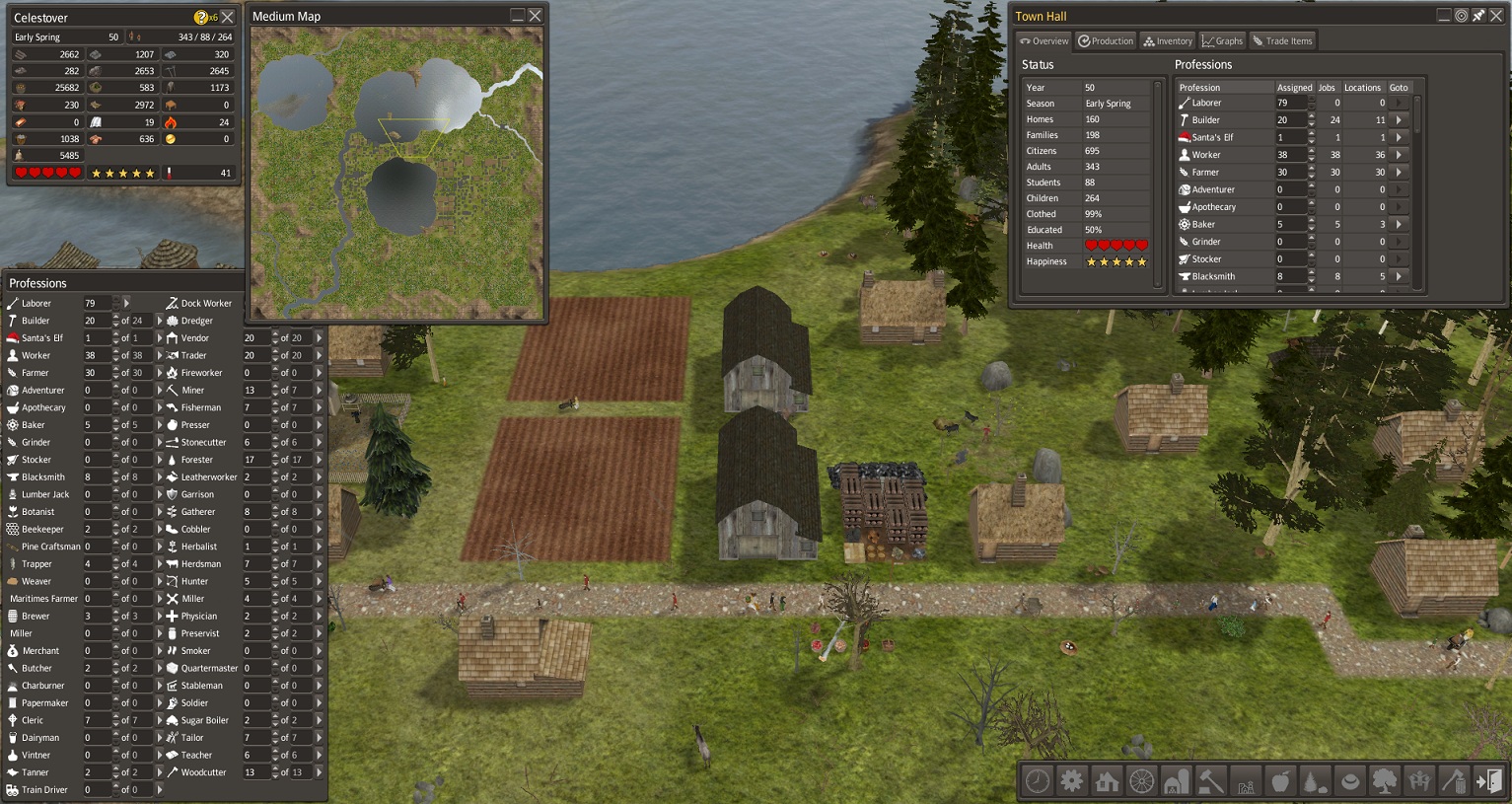This screenshot has height=804, width=1512.
Task: Open the yellow question mark help icon
Action: tap(201, 18)
